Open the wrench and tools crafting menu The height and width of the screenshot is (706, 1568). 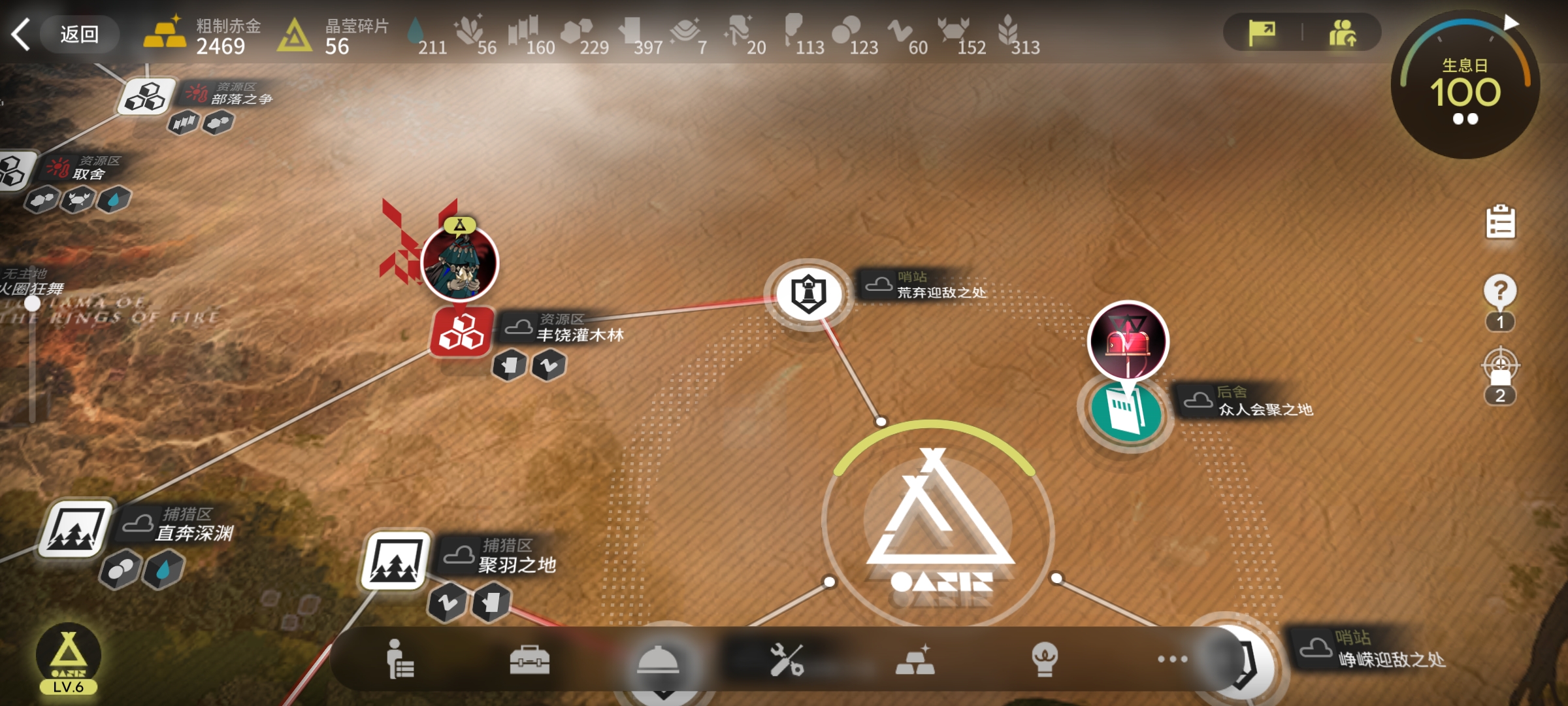click(786, 659)
